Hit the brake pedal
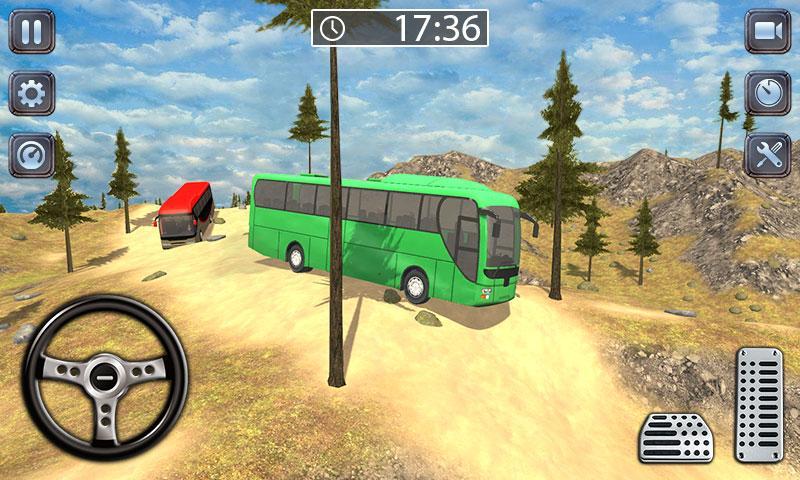The width and height of the screenshot is (800, 480). pyautogui.click(x=676, y=437)
